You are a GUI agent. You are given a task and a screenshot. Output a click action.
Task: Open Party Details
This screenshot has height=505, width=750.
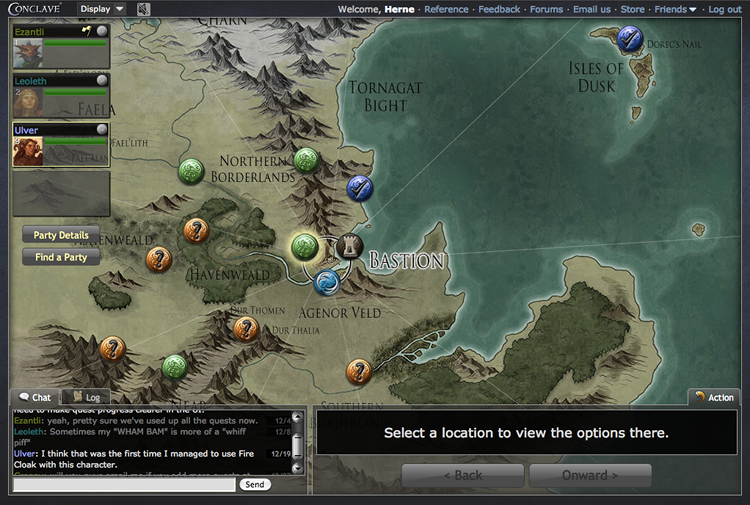click(x=61, y=235)
